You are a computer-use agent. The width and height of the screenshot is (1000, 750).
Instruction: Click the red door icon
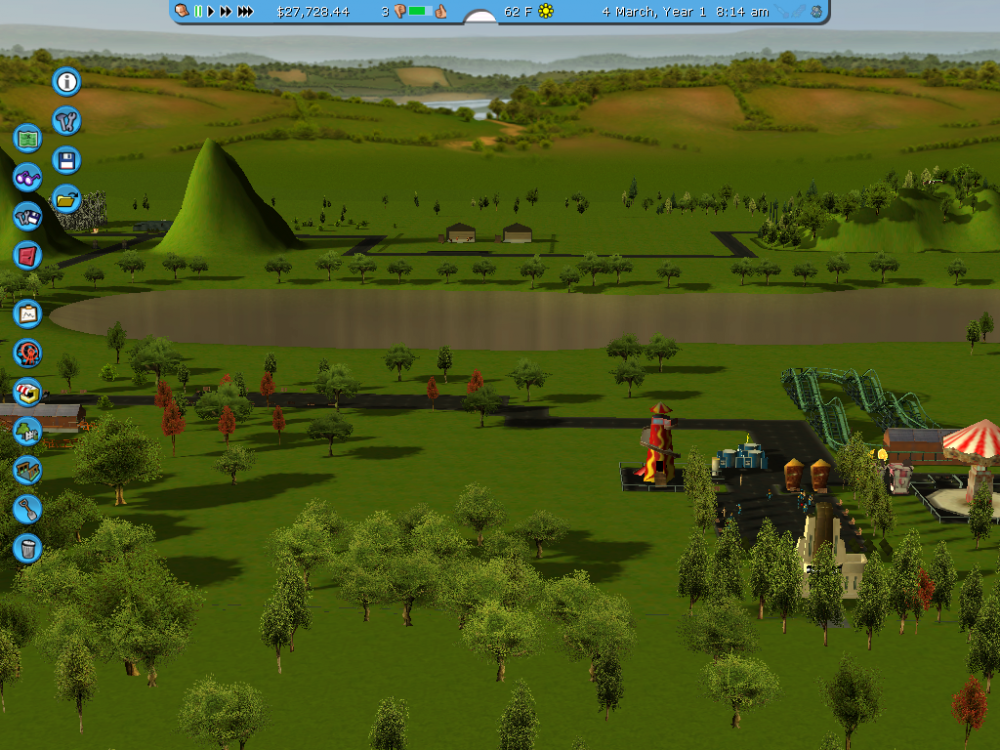[27, 255]
